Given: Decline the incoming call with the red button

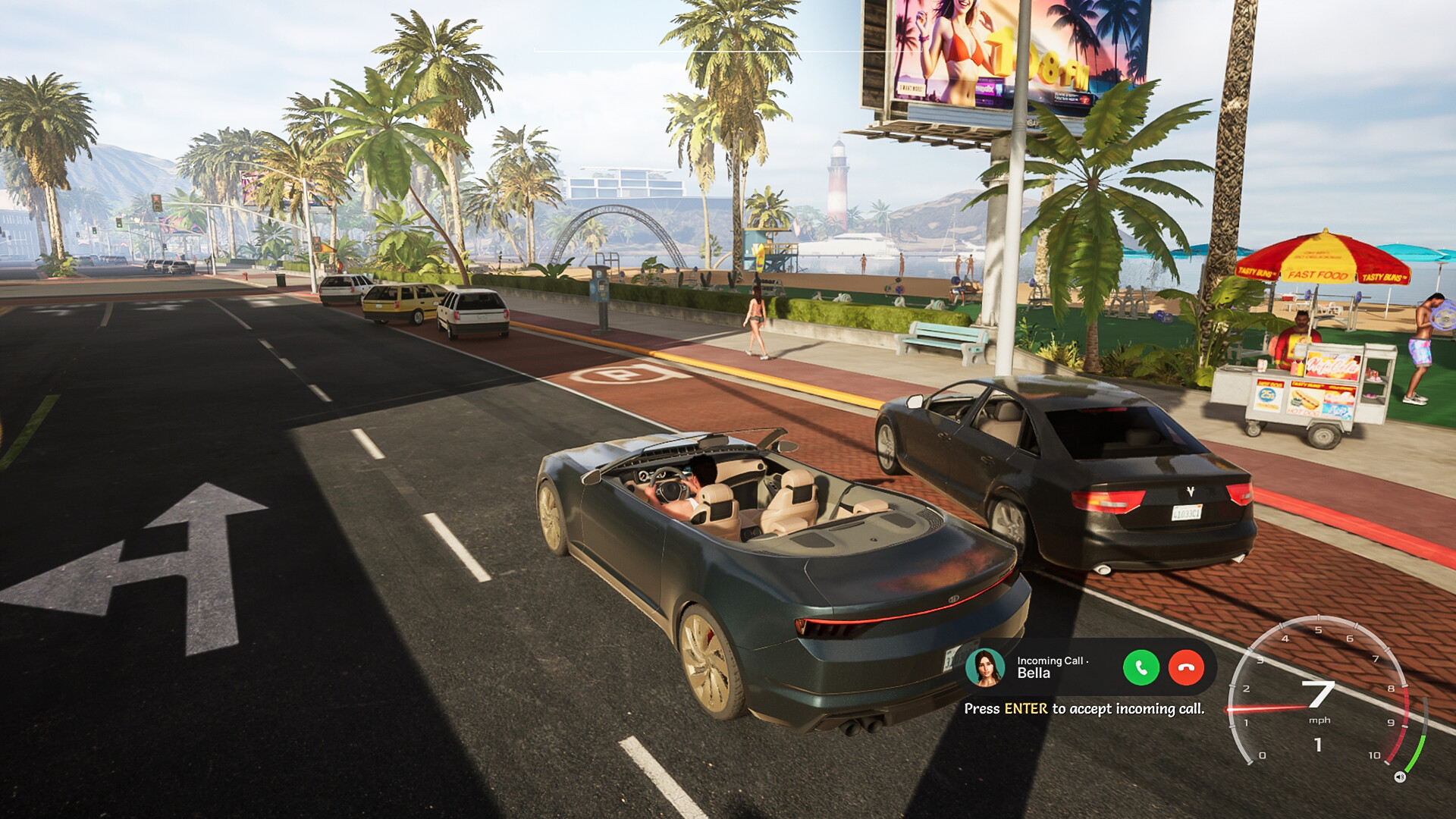Looking at the screenshot, I should click(1186, 668).
